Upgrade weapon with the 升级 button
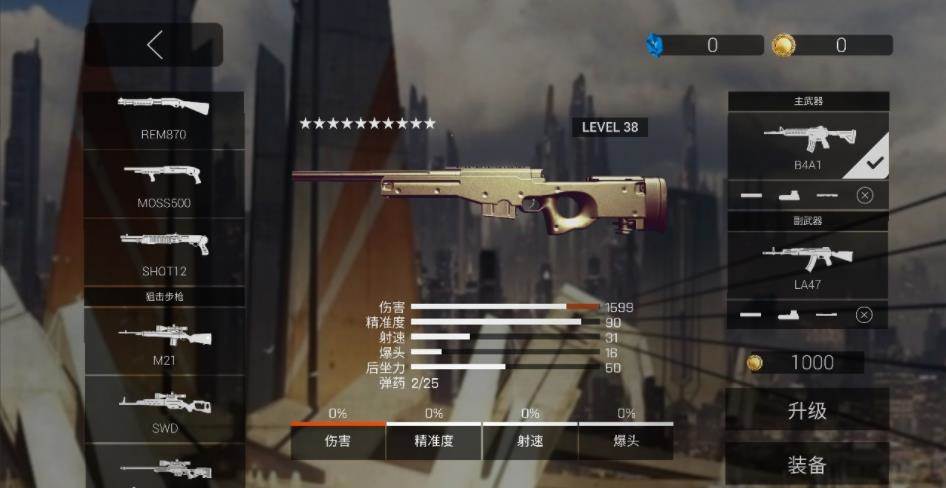The height and width of the screenshot is (488, 946). [x=807, y=411]
